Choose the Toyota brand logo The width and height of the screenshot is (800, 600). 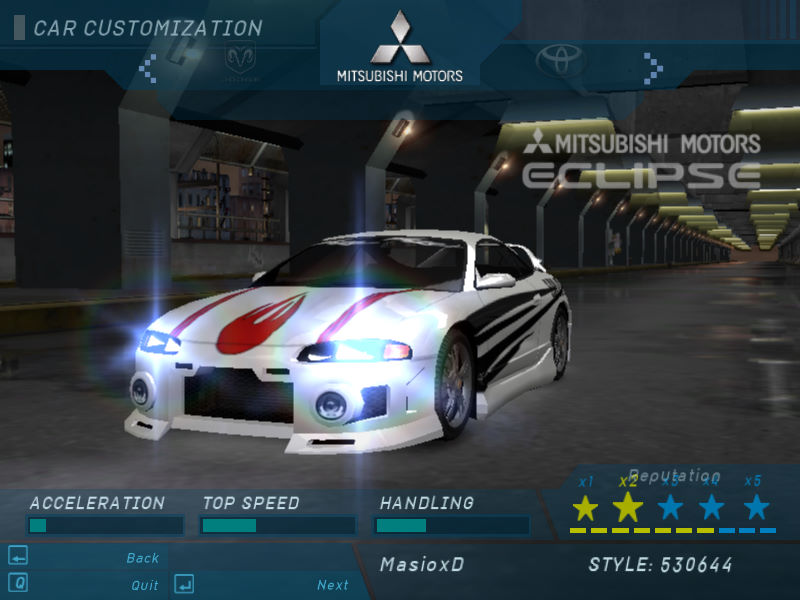pyautogui.click(x=560, y=62)
